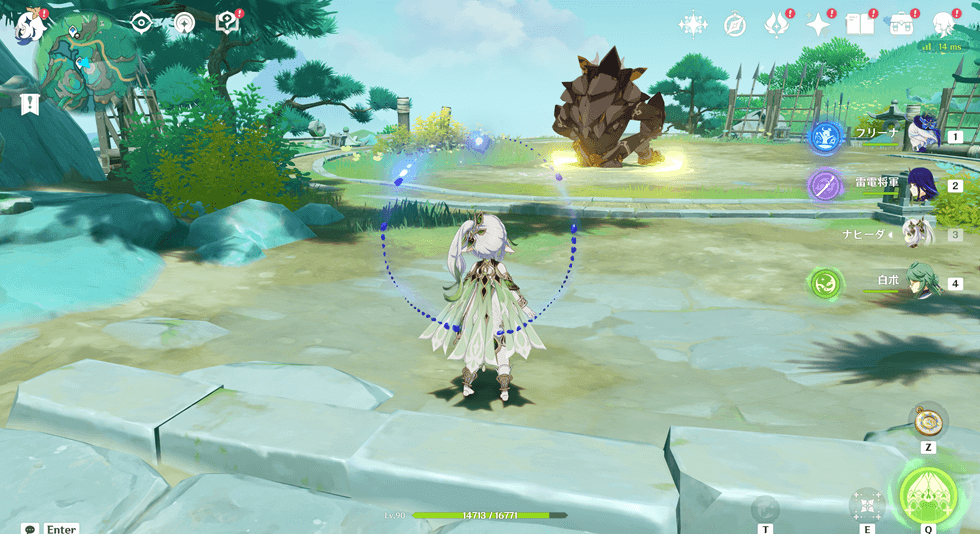Click the quest navigation icon
This screenshot has width=980, height=534.
point(184,23)
